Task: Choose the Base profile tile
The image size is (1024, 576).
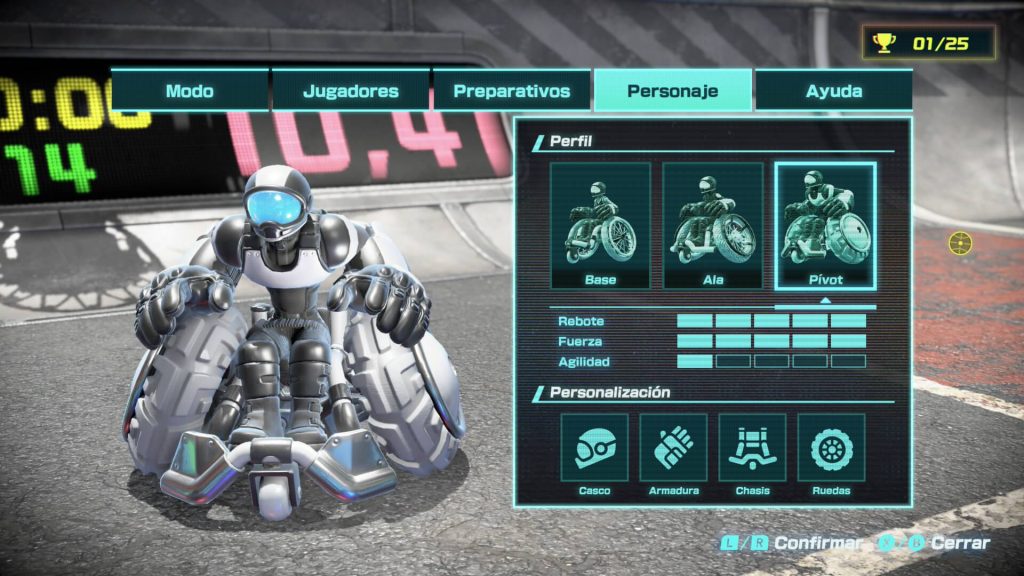Action: (600, 226)
